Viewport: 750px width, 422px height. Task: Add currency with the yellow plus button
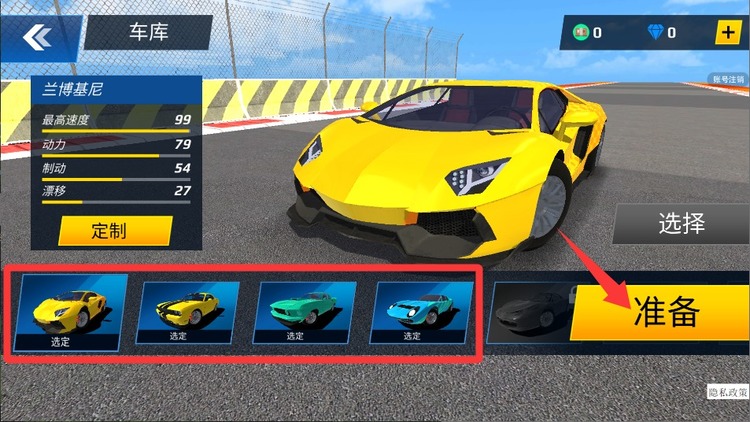726,32
